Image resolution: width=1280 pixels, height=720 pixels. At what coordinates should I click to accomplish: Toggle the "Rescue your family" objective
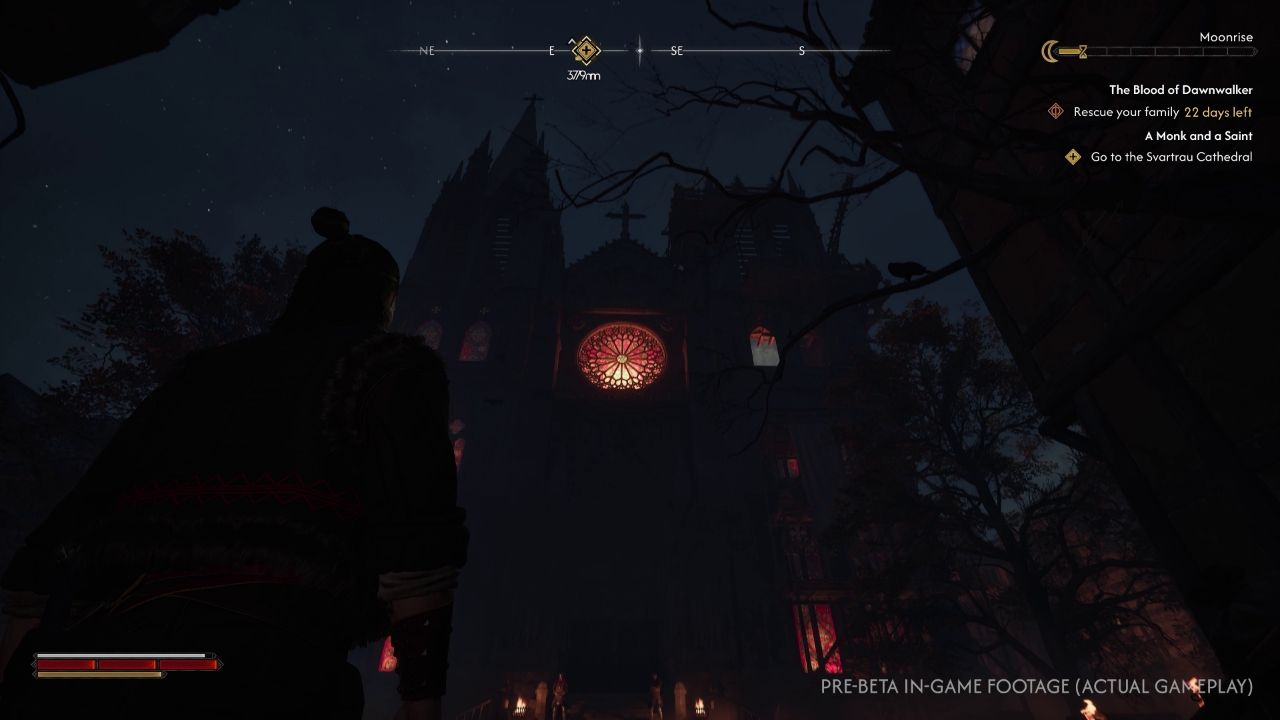[x=1128, y=111]
